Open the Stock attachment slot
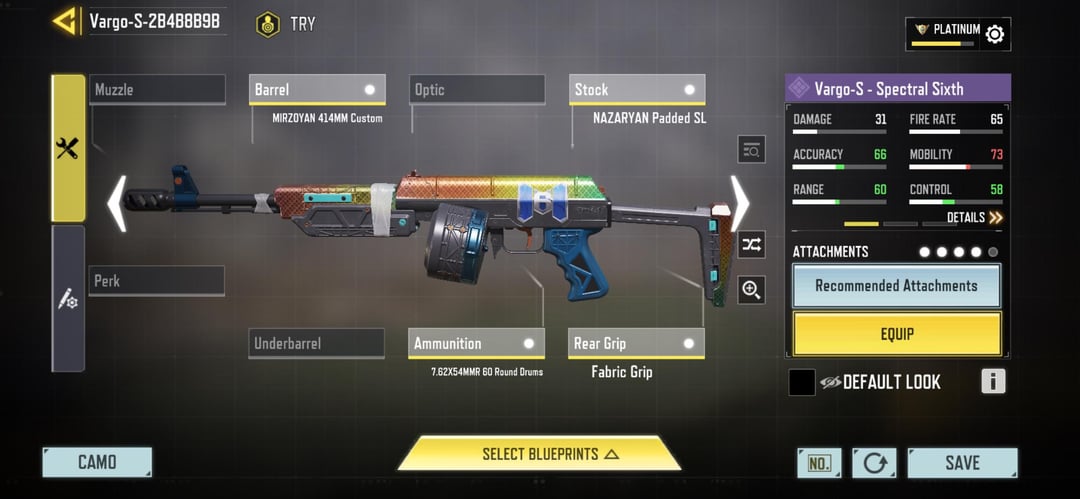 [x=637, y=90]
